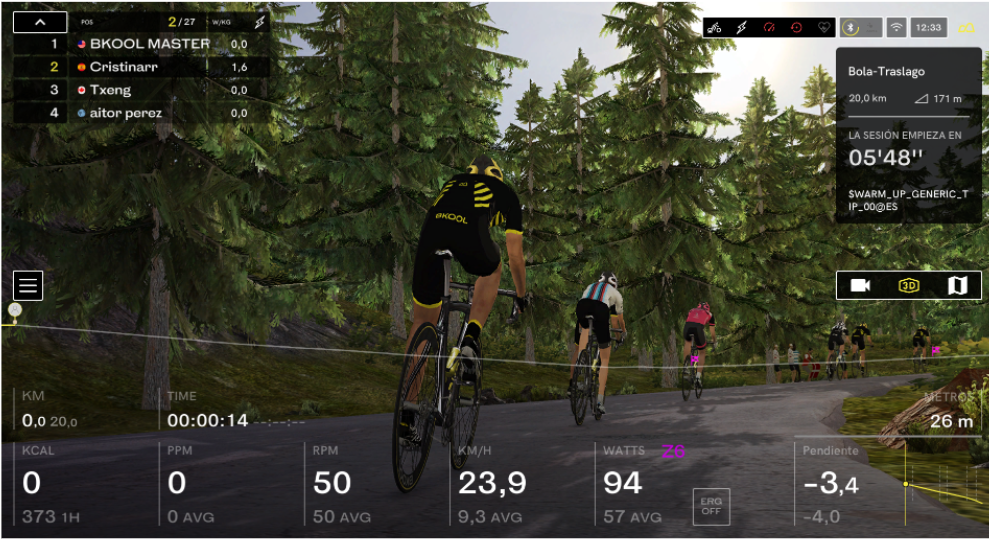Image resolution: width=989 pixels, height=540 pixels.
Task: Click the red cadence sensor icon
Action: tap(796, 28)
